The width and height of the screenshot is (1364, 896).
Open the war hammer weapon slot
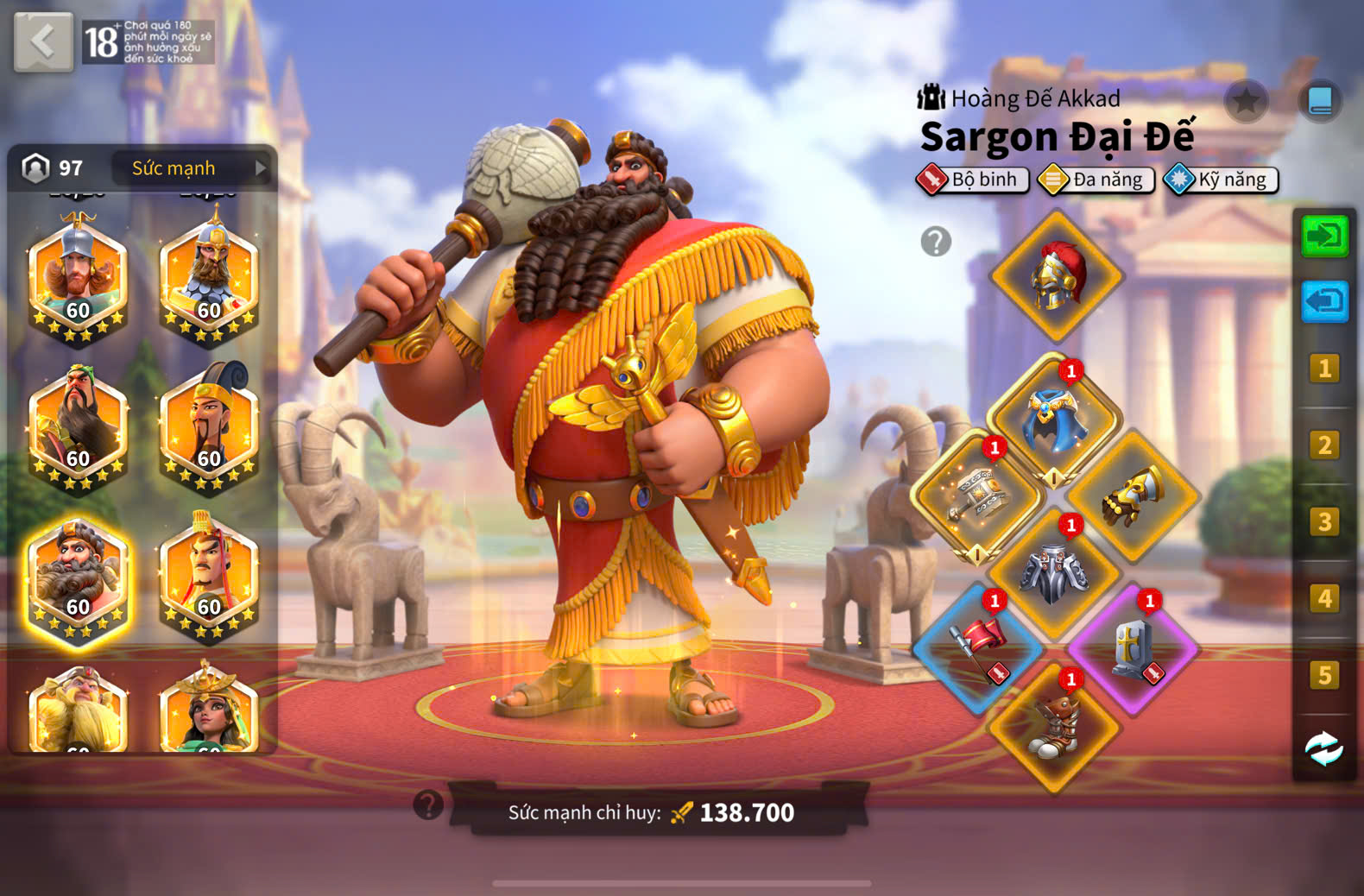coord(977,496)
